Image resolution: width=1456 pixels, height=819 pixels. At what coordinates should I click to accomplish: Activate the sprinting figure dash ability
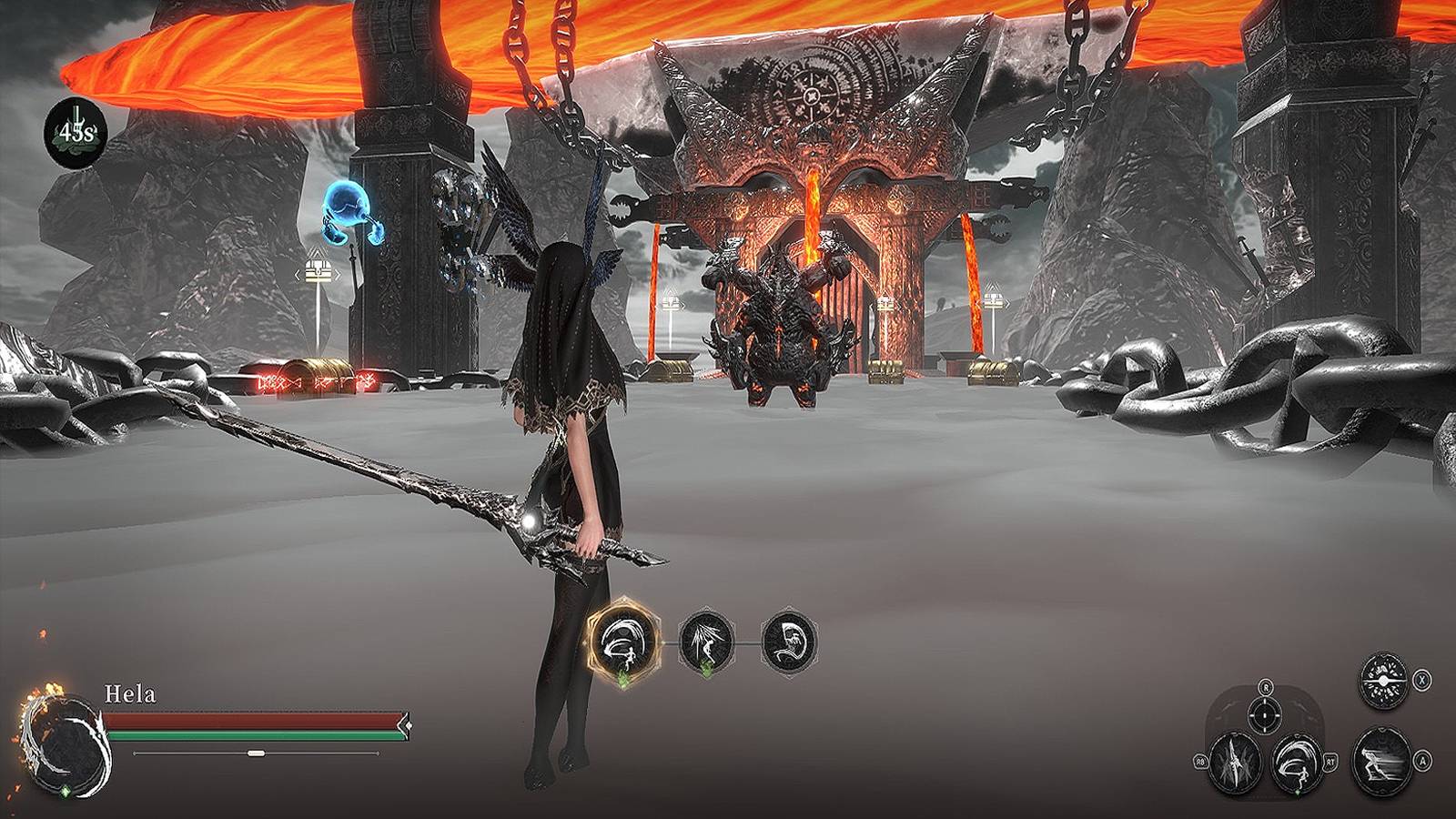(x=1382, y=761)
